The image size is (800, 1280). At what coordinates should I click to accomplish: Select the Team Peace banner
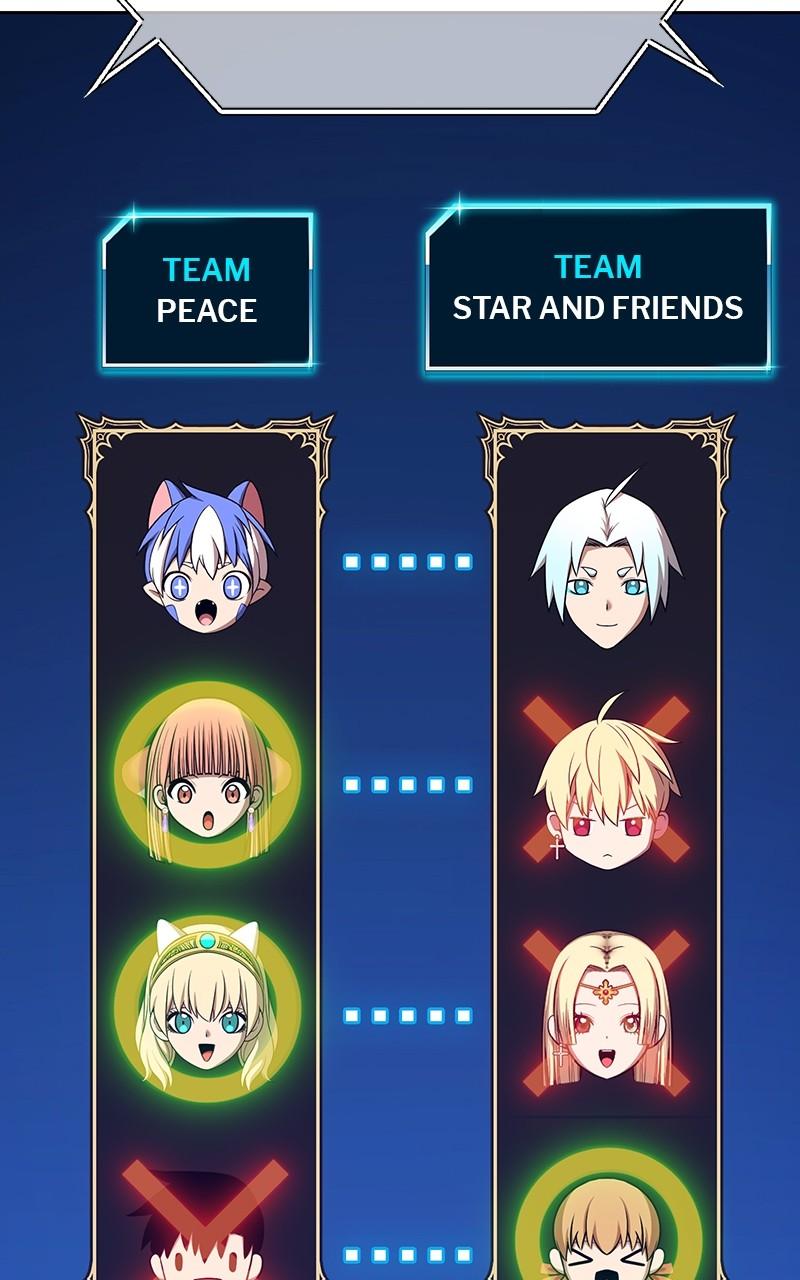tap(207, 290)
